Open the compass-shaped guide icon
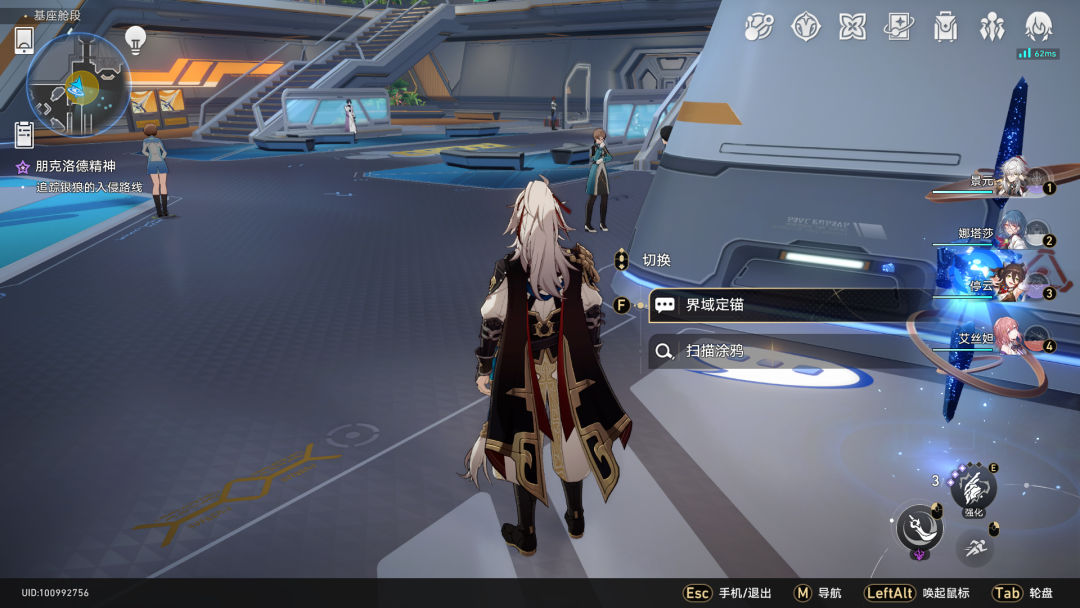 pyautogui.click(x=806, y=27)
